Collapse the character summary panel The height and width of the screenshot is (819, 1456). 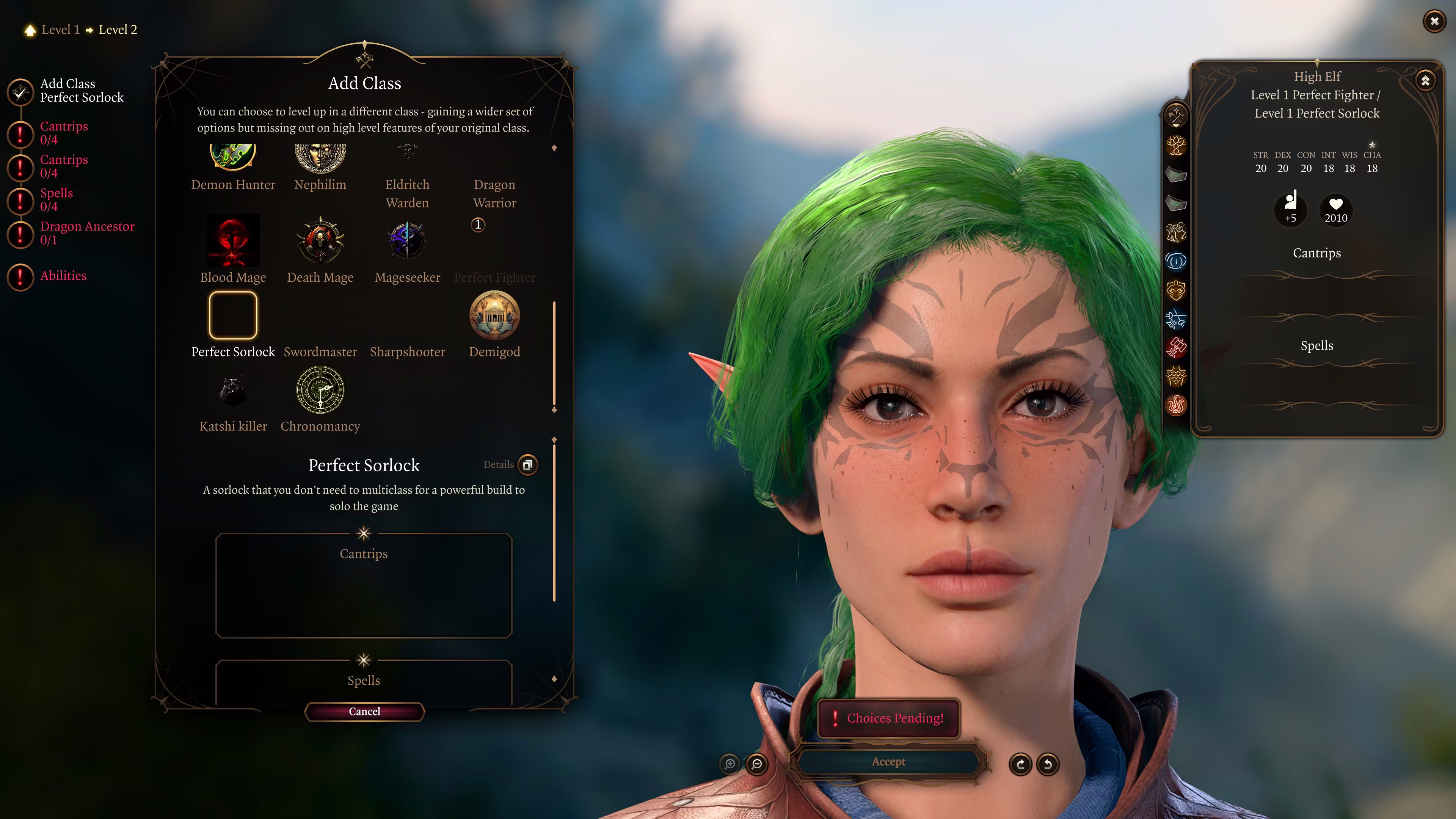1425,81
